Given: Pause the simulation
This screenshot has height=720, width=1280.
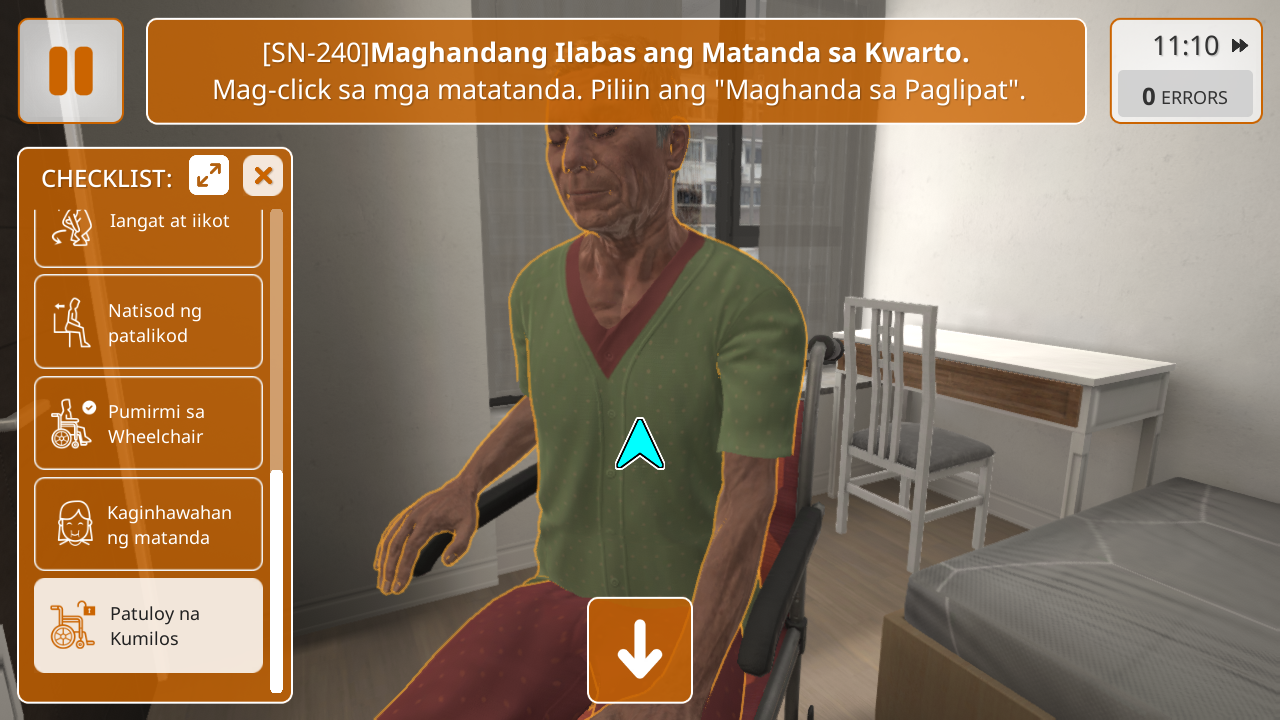Looking at the screenshot, I should pyautogui.click(x=71, y=71).
